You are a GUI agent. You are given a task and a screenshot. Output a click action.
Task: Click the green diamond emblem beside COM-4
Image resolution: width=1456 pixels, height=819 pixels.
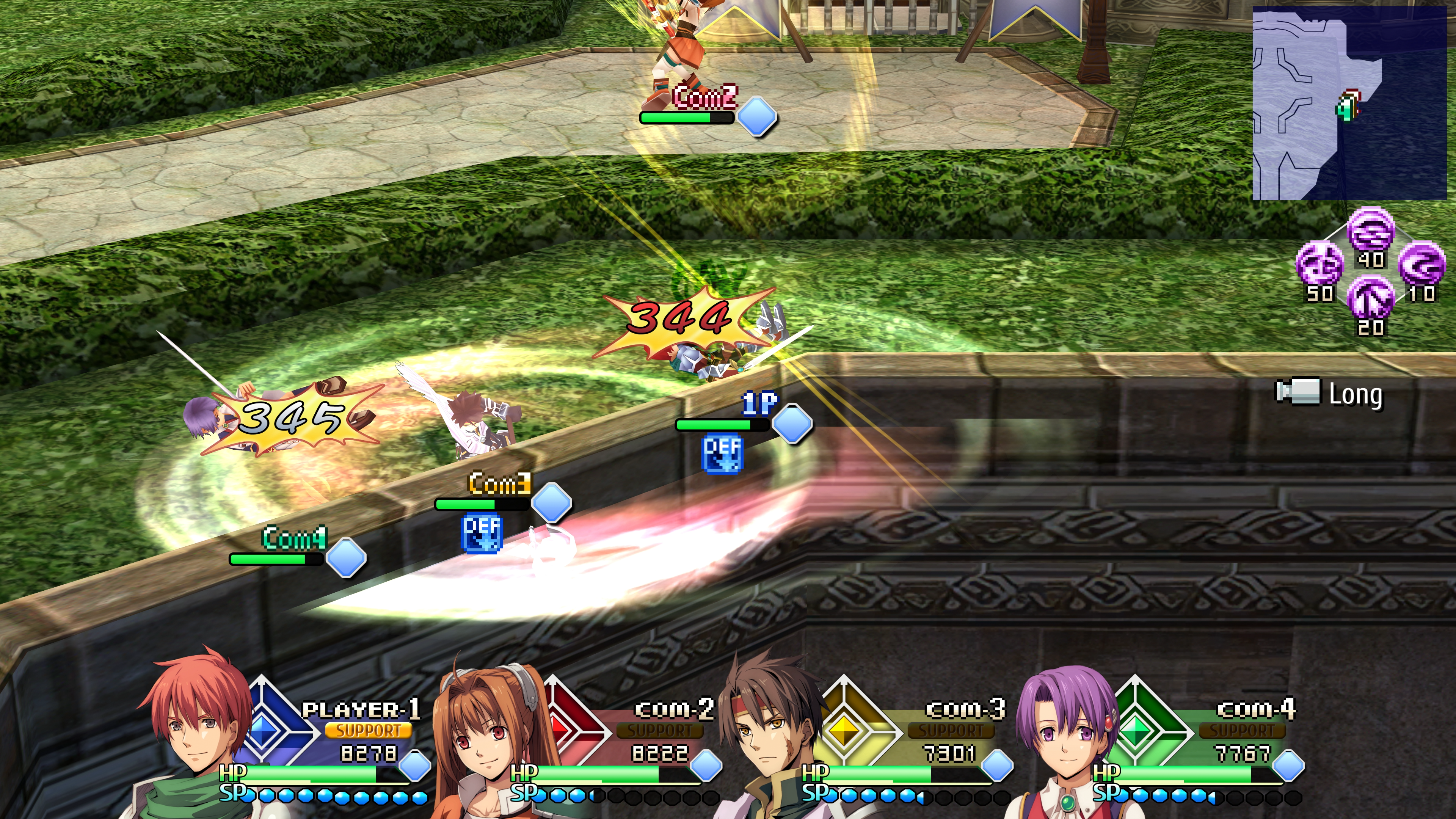coord(1136,729)
